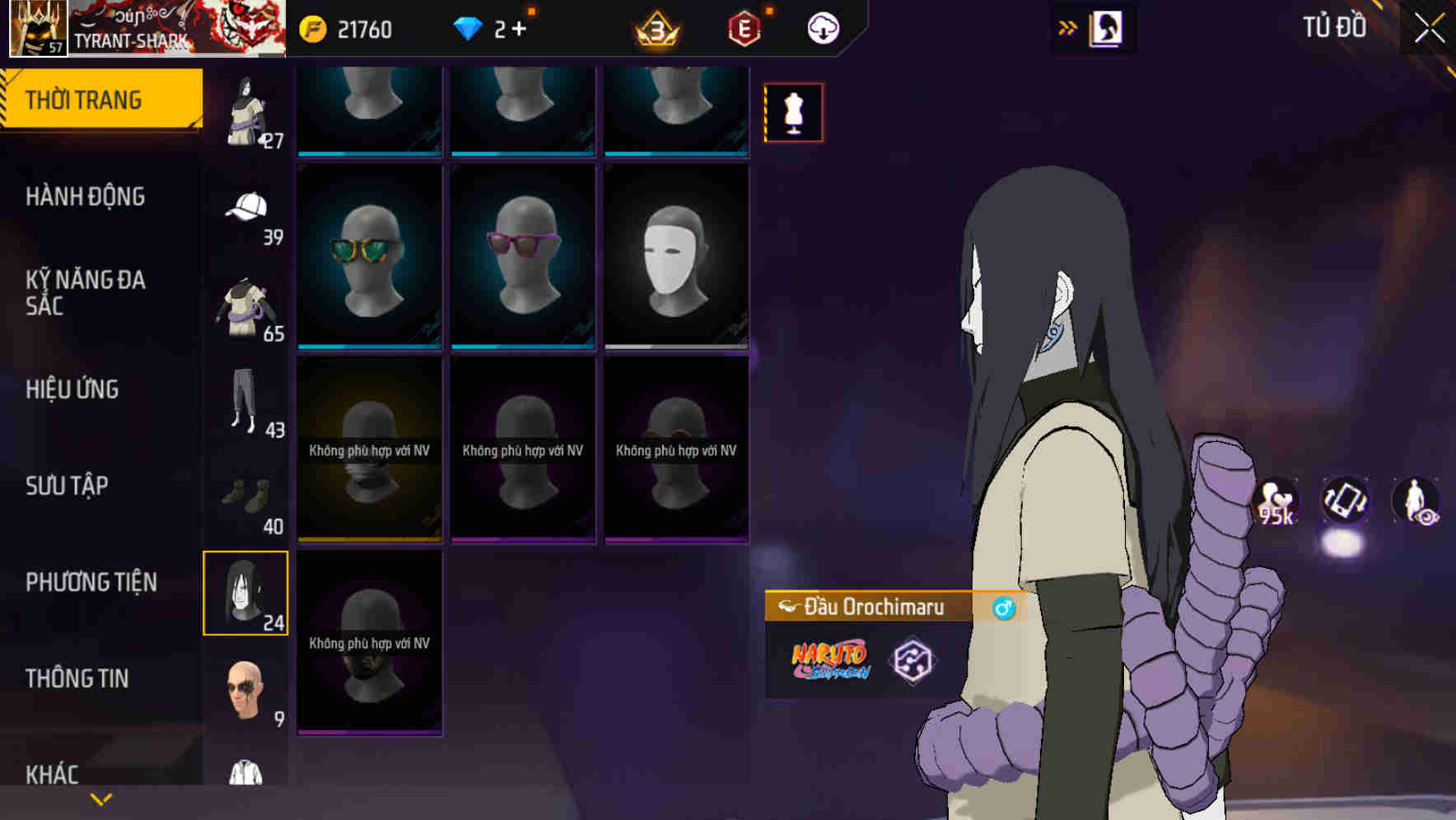Click the plus to buy more diamonds

[520, 27]
